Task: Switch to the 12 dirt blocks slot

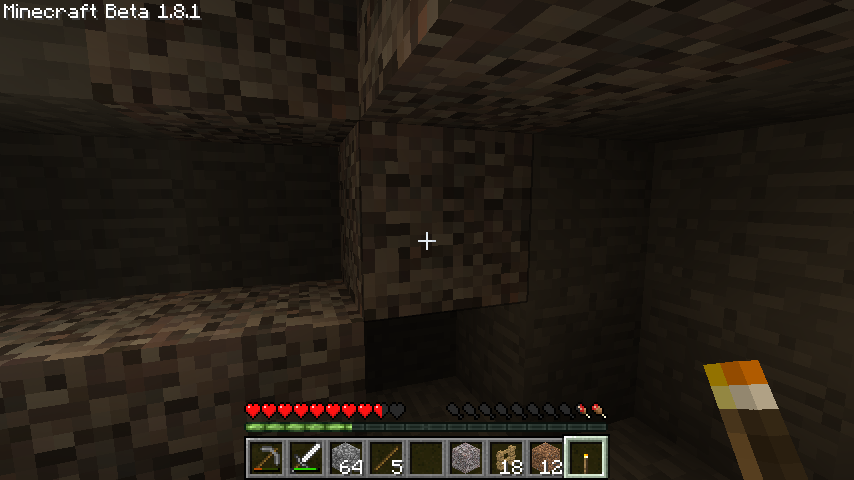Action: (546, 458)
